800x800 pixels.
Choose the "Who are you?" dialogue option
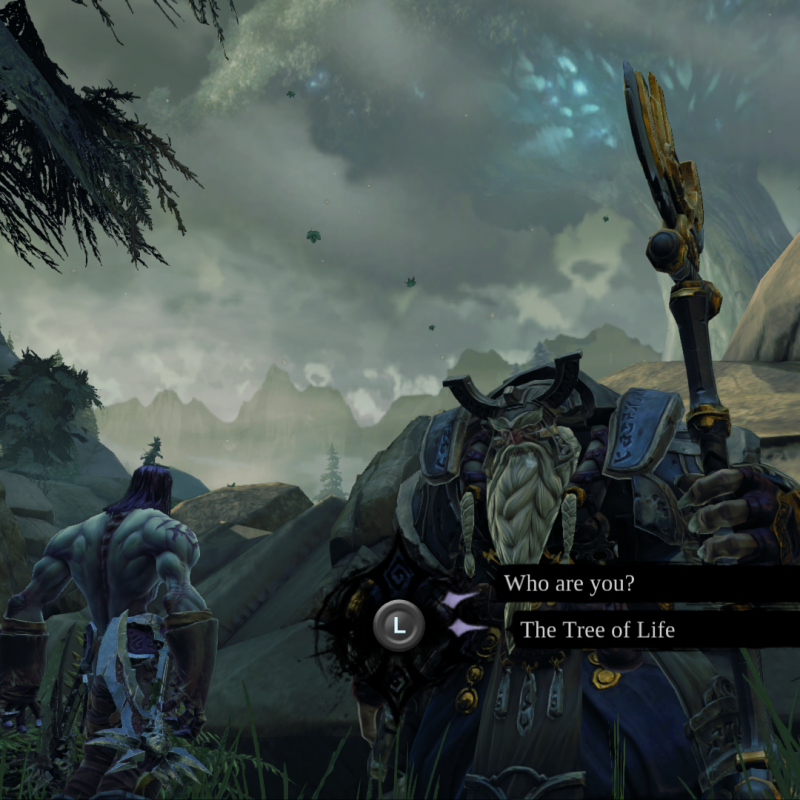[x=569, y=583]
